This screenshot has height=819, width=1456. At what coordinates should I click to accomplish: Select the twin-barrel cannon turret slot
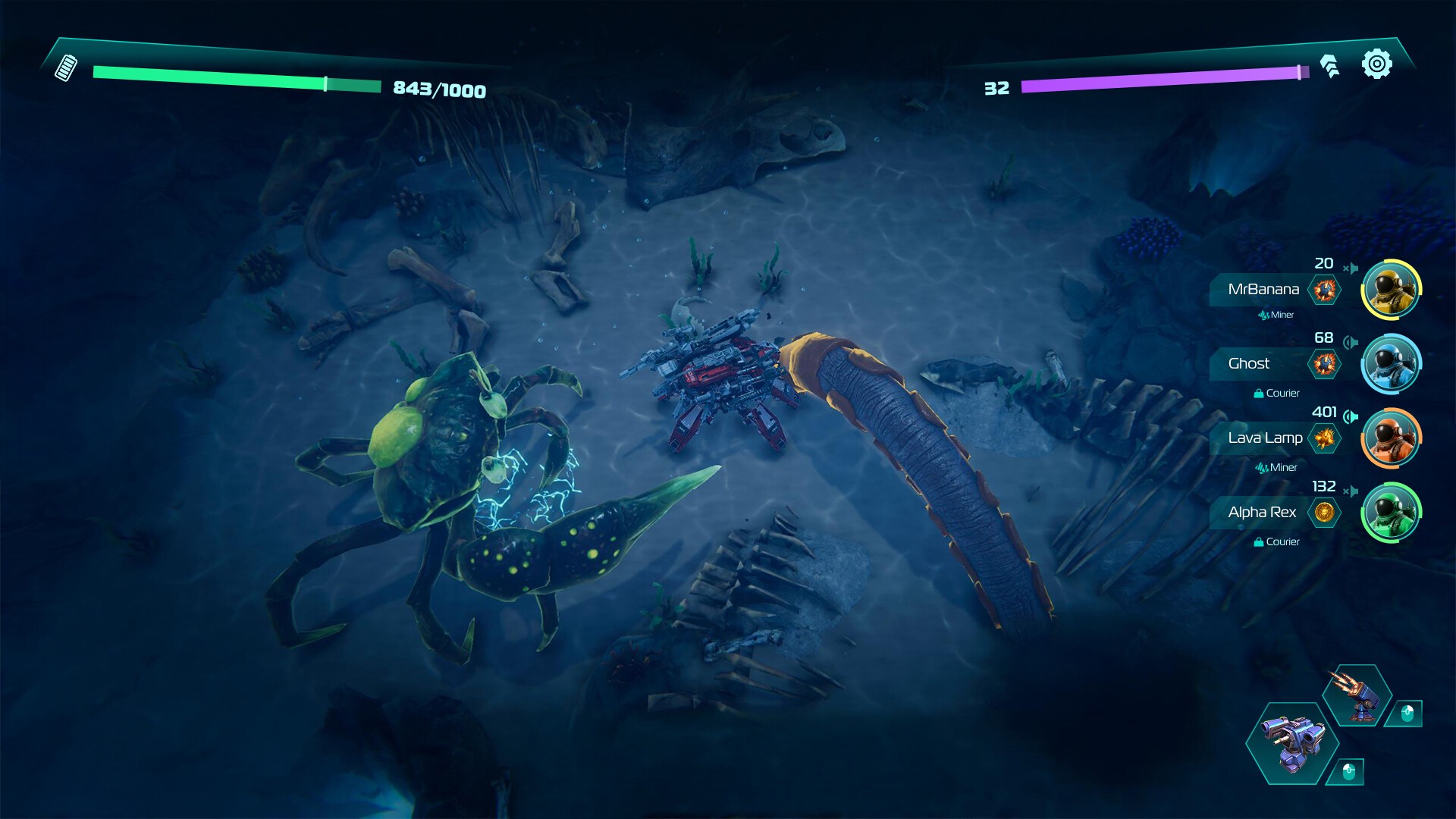(x=1292, y=743)
